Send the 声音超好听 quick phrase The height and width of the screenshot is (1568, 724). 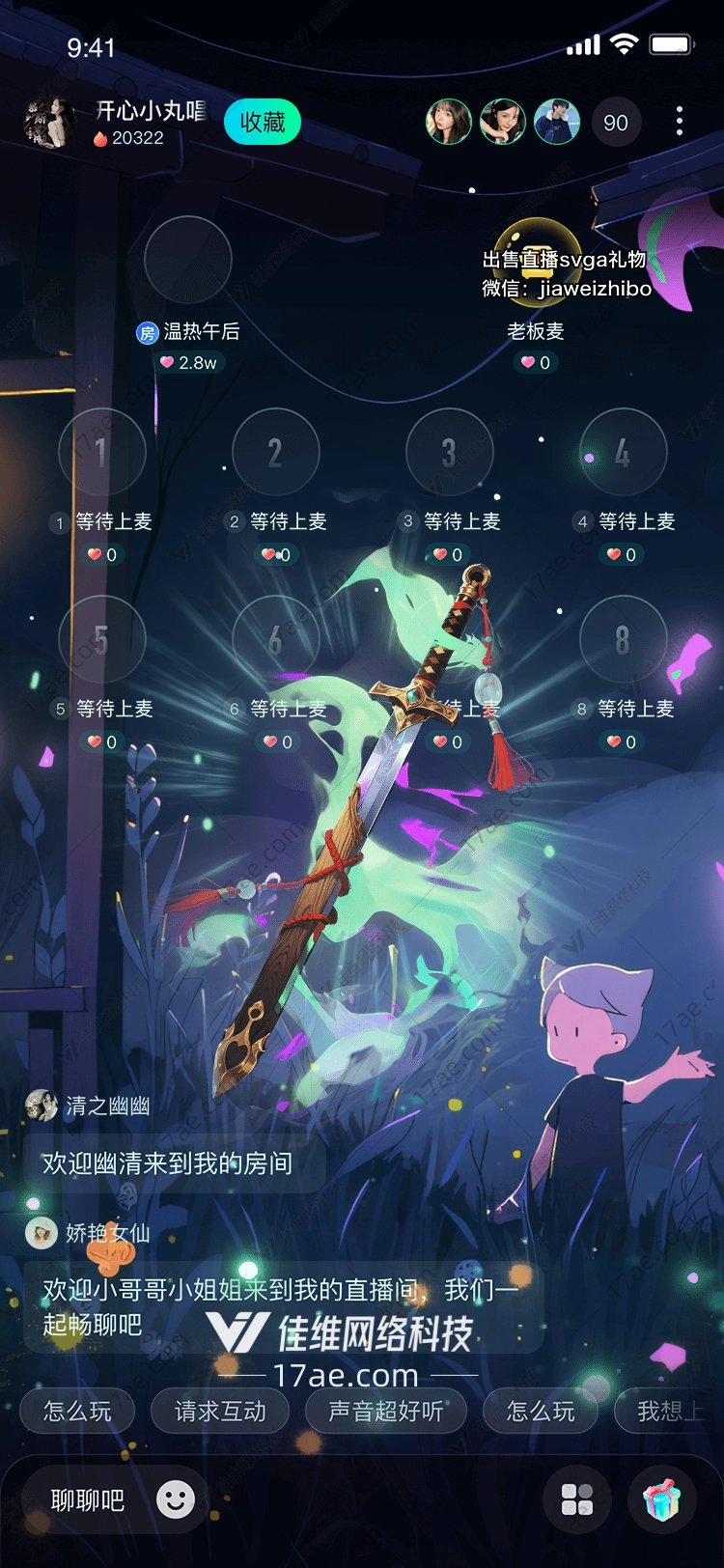pyautogui.click(x=386, y=1412)
